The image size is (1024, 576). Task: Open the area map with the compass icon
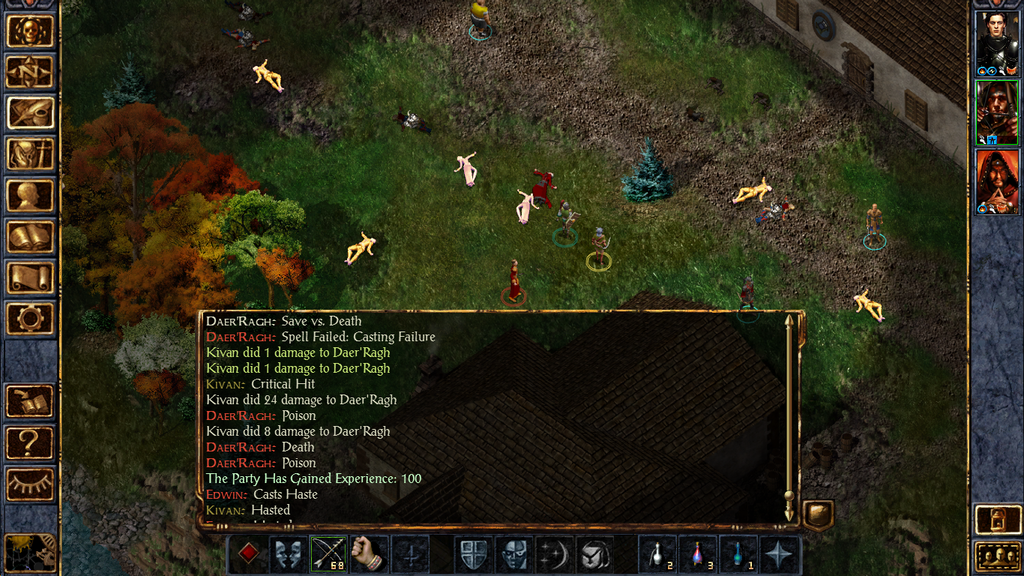[x=30, y=72]
